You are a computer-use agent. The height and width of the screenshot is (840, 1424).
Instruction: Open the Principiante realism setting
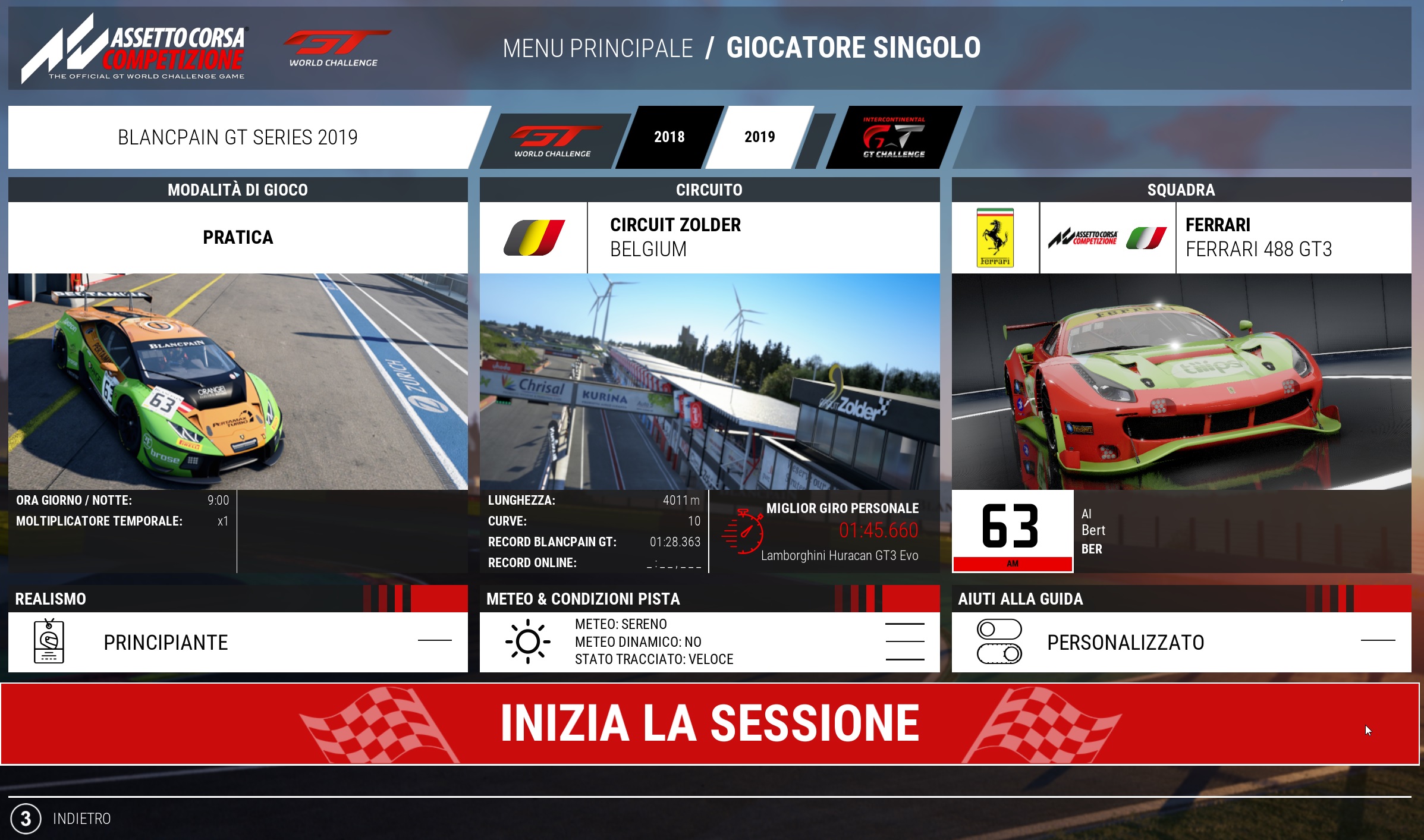coord(238,642)
